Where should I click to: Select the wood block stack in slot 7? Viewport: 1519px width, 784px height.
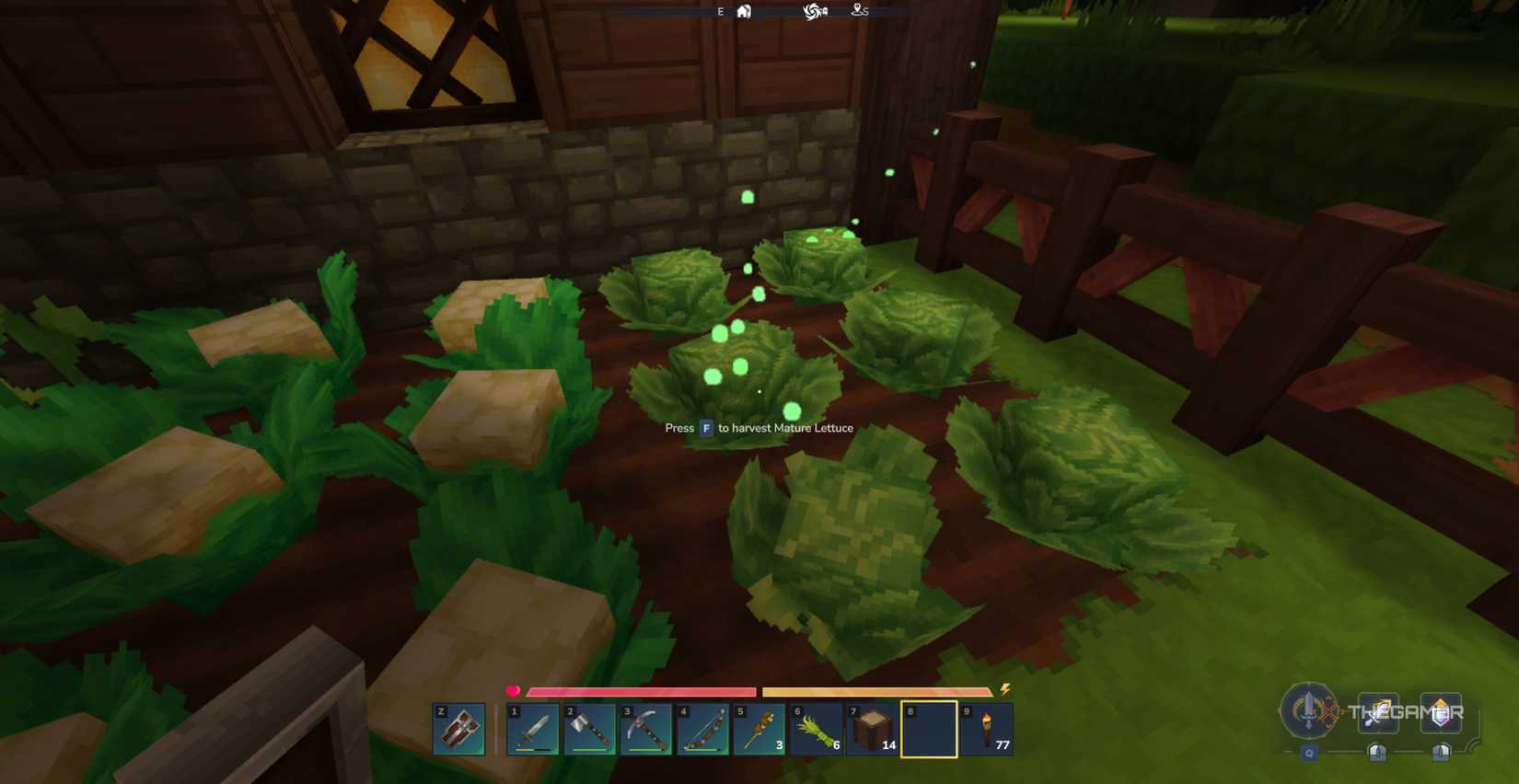tap(875, 730)
